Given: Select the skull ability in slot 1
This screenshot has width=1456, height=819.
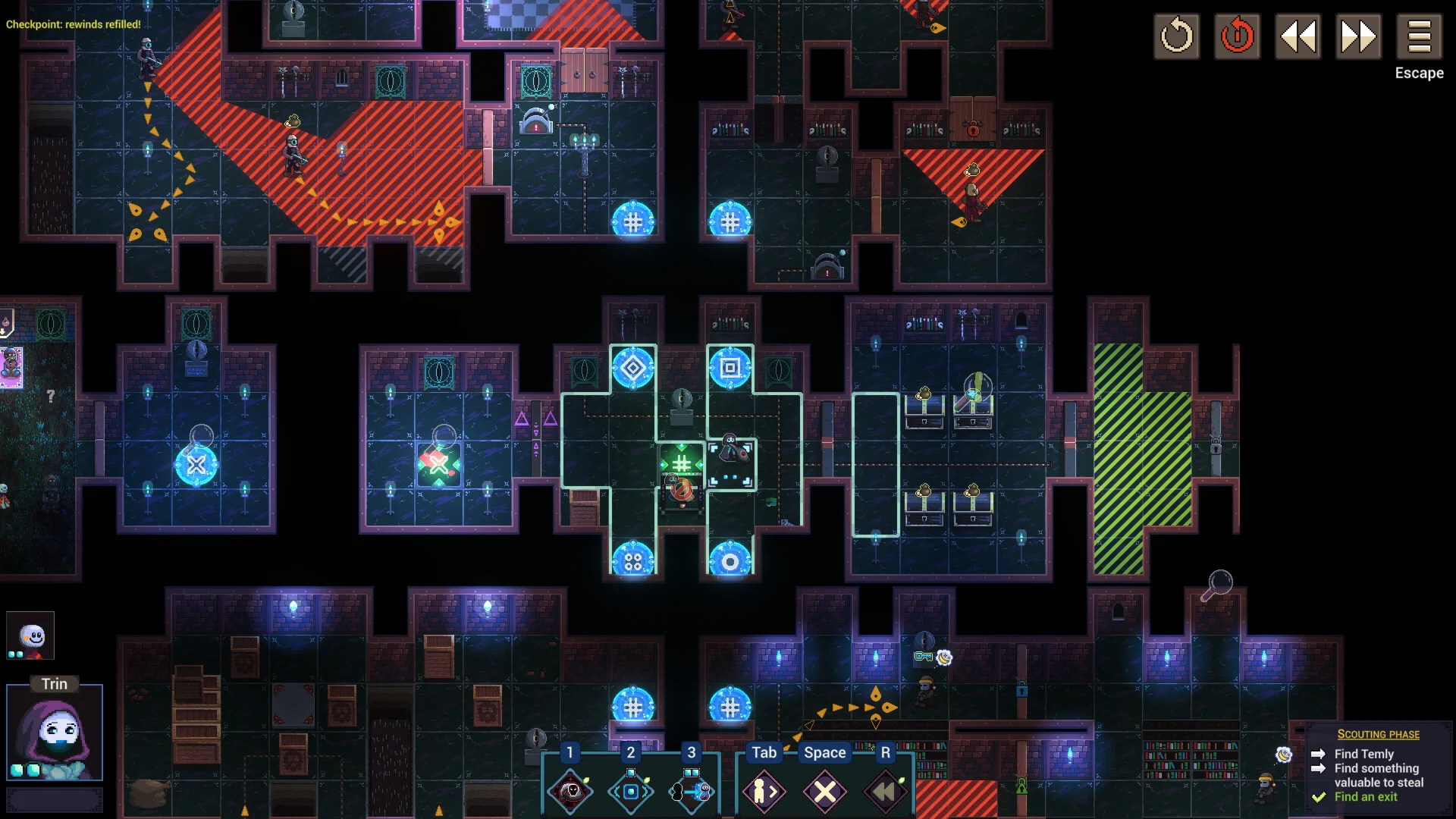Looking at the screenshot, I should pos(570,790).
